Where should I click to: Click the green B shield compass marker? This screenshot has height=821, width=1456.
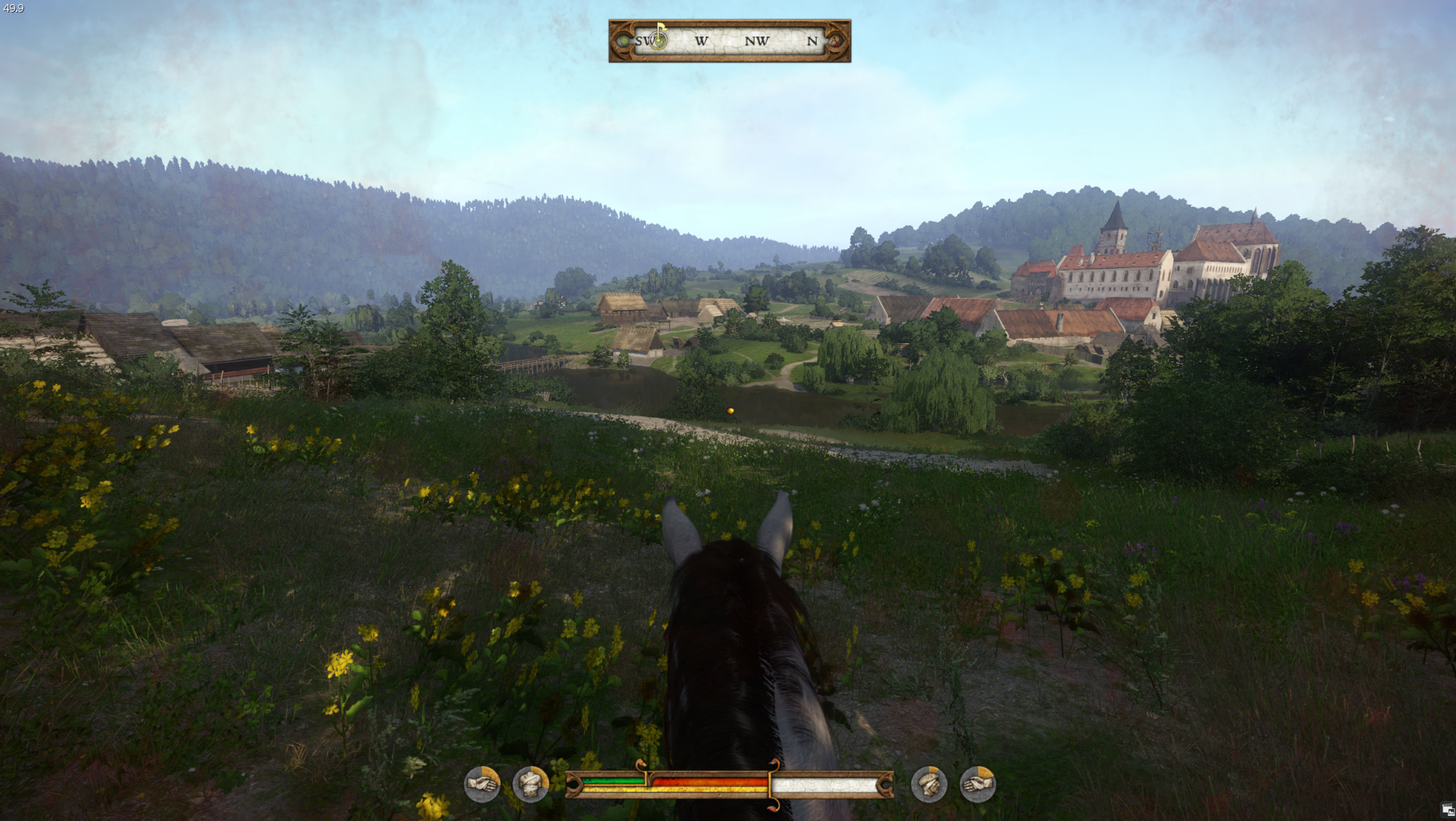click(624, 41)
